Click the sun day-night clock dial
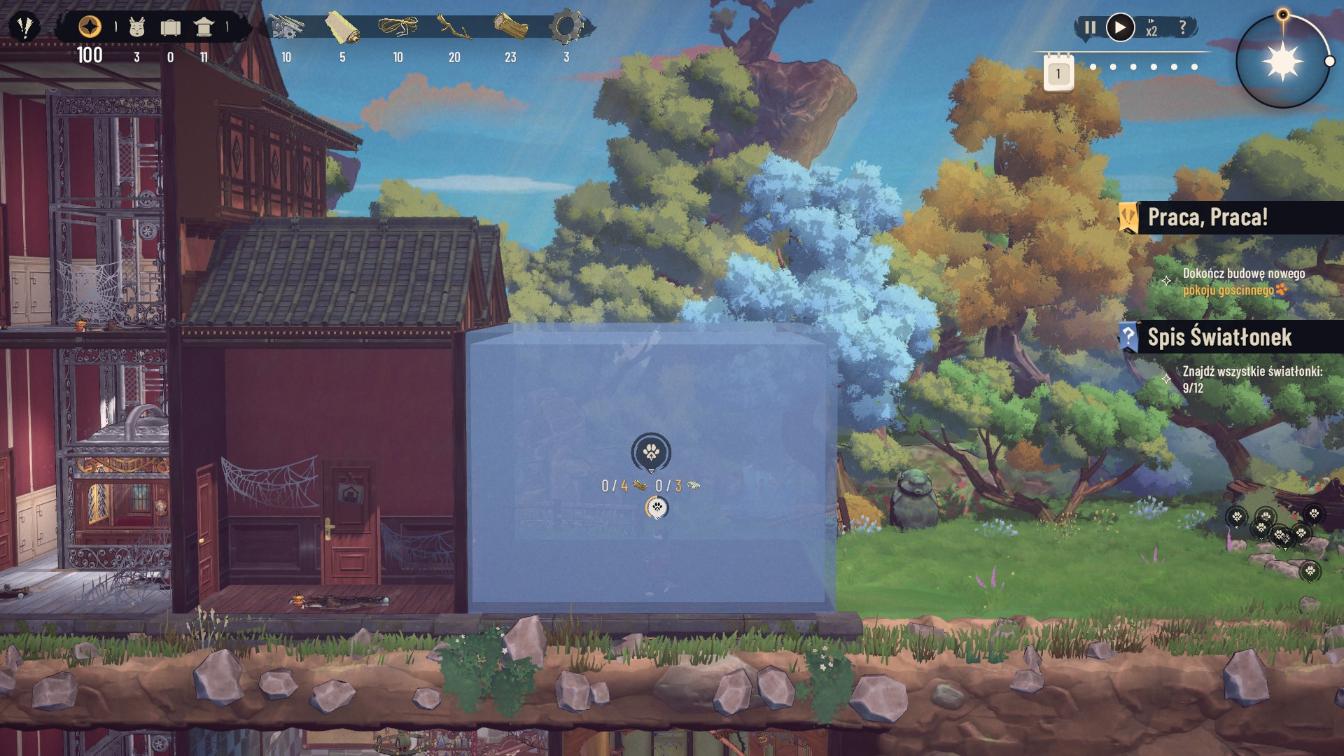The width and height of the screenshot is (1344, 756). point(1283,62)
